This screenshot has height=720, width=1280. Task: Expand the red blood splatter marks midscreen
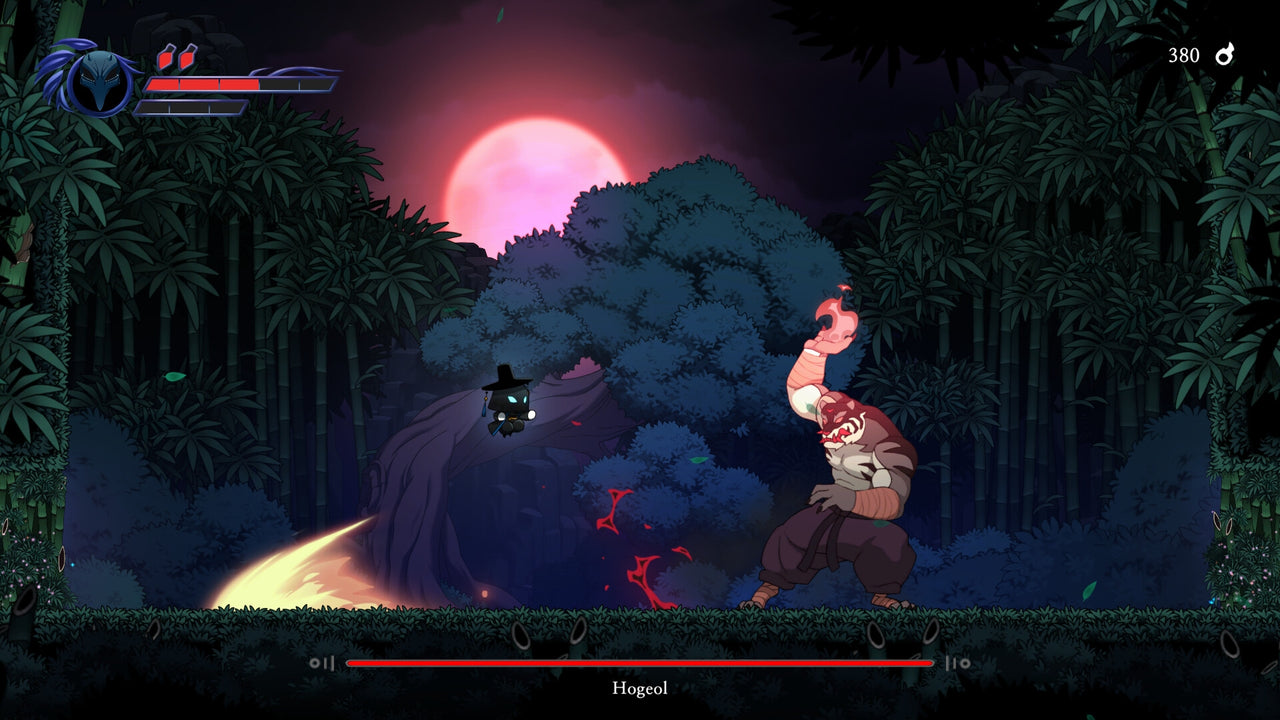coord(640,540)
